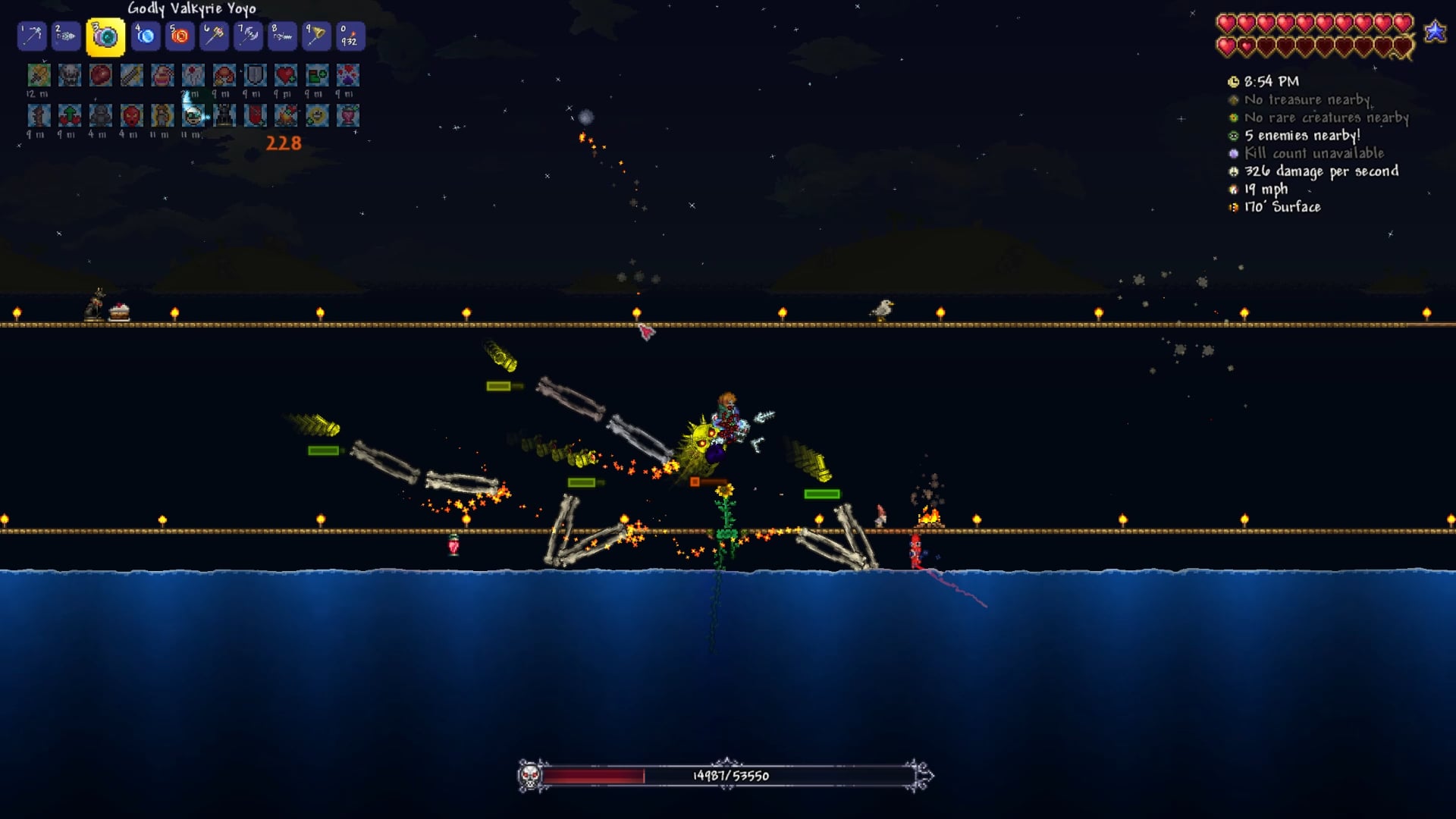Click the red heart with plus buff
This screenshot has height=819, width=1456.
(286, 75)
